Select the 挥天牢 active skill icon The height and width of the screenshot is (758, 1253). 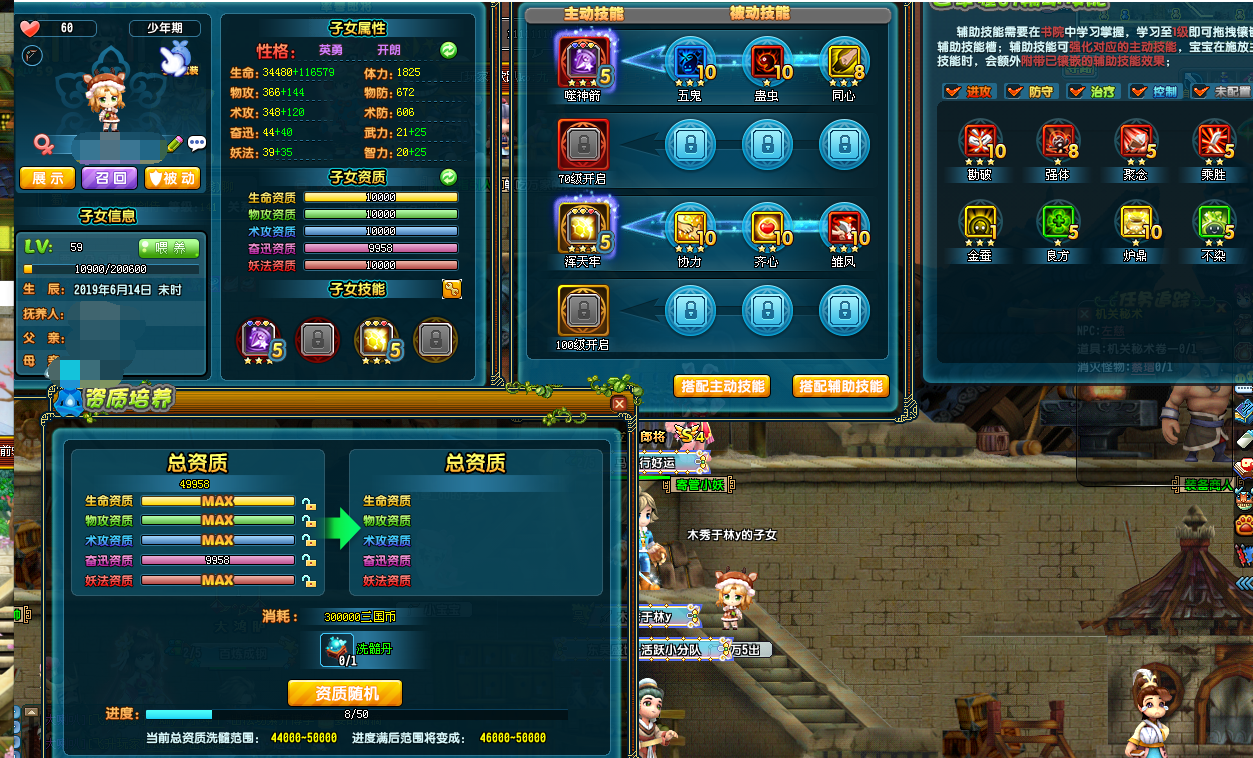[x=581, y=227]
